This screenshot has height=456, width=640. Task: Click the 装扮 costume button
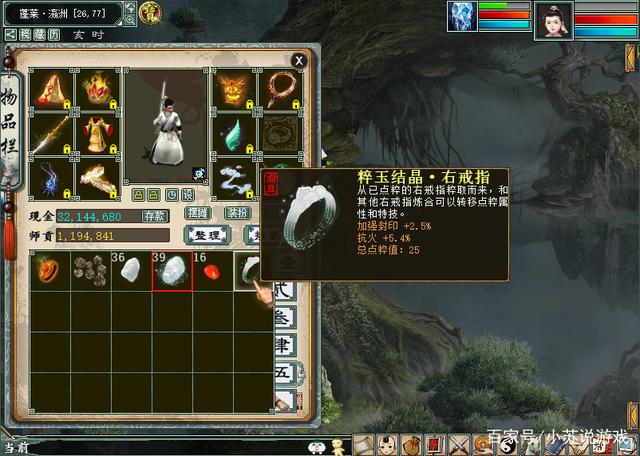click(x=237, y=214)
